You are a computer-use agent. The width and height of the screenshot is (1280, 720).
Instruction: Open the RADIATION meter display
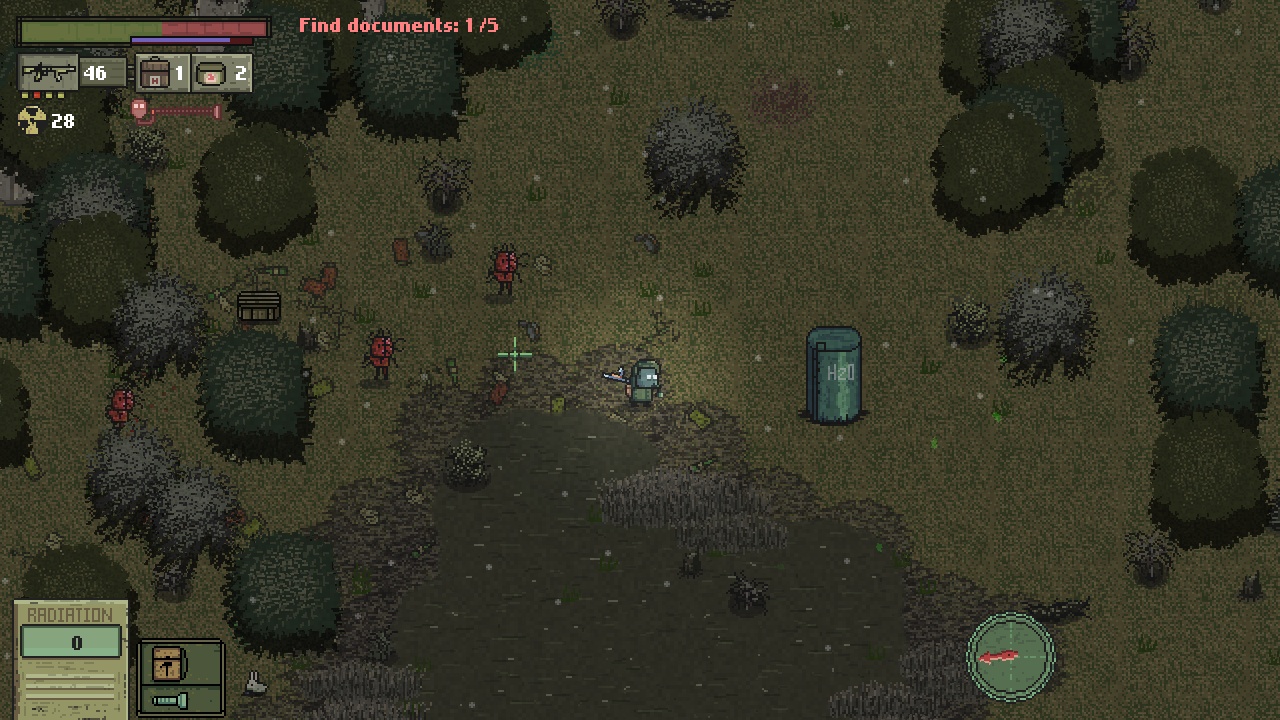coord(70,615)
